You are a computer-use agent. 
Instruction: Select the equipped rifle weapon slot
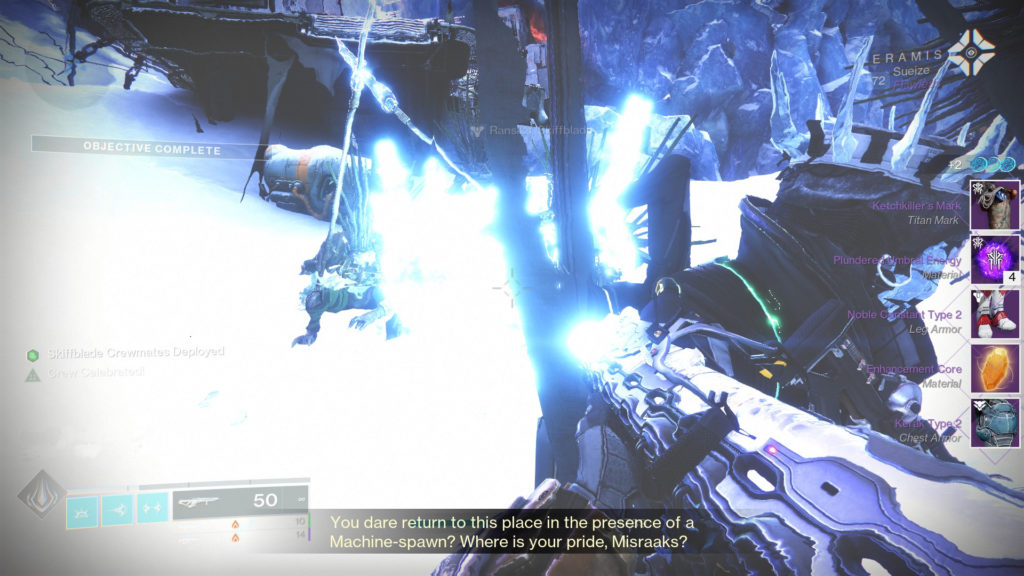tap(240, 501)
